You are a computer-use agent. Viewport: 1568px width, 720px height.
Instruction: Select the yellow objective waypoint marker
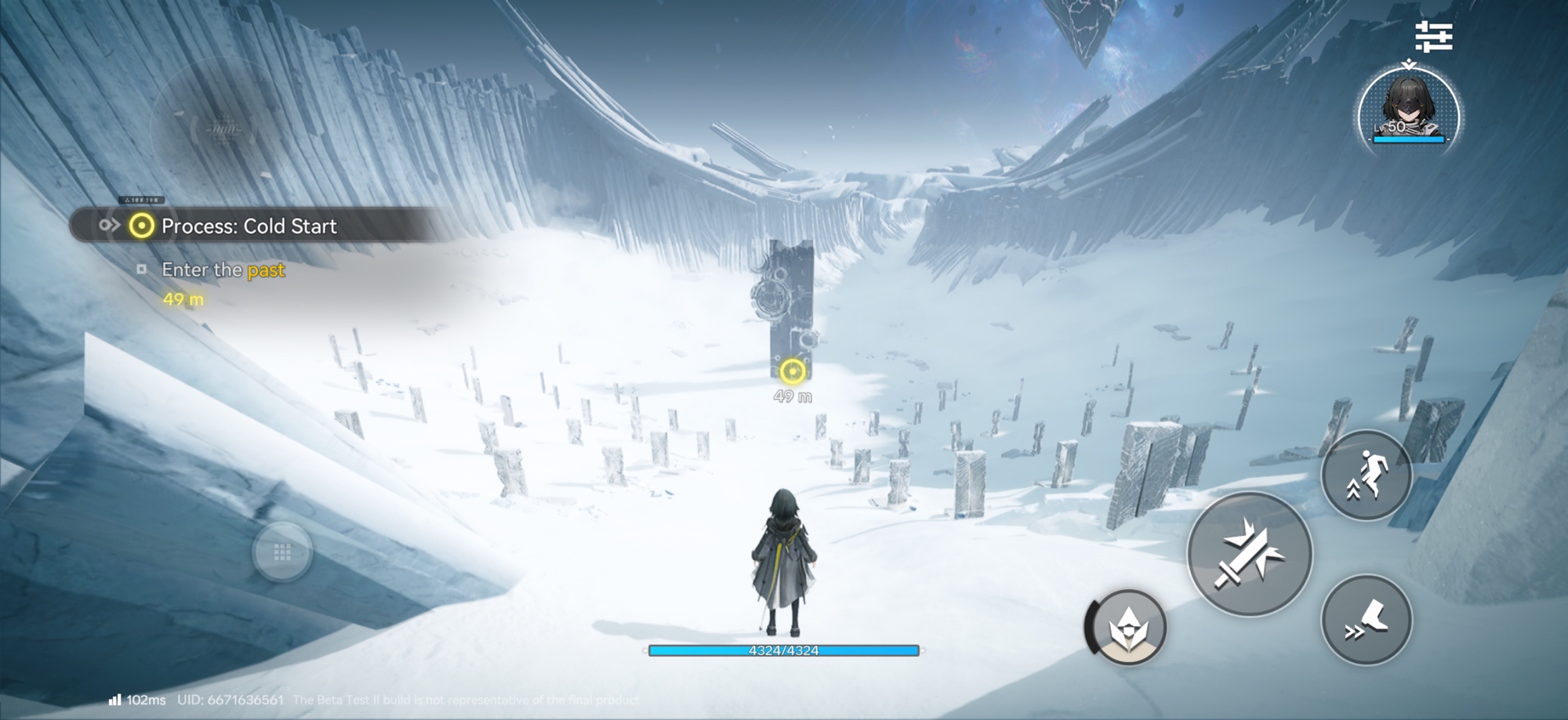click(793, 371)
